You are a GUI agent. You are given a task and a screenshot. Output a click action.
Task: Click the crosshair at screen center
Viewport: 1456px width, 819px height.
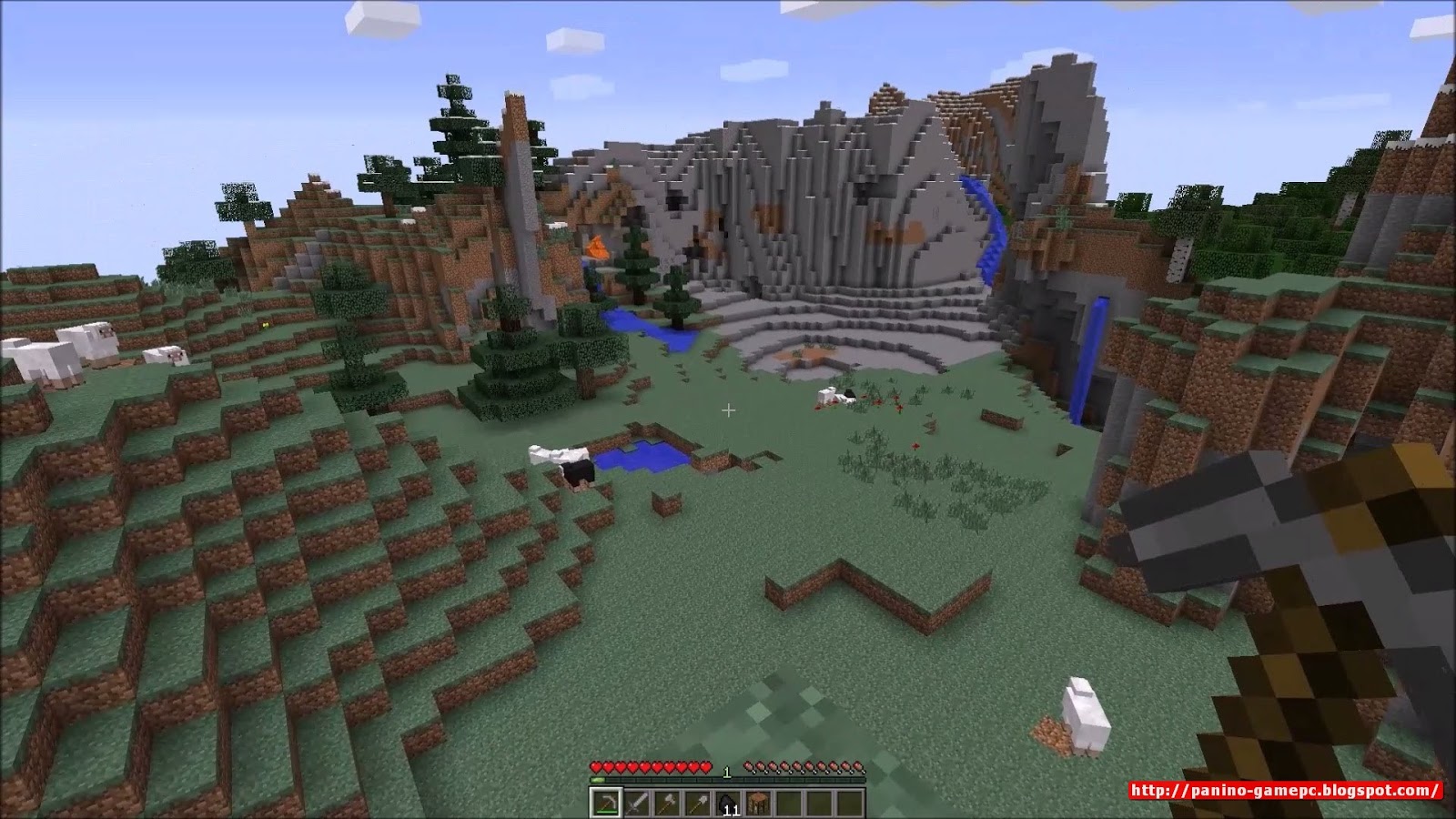click(728, 411)
